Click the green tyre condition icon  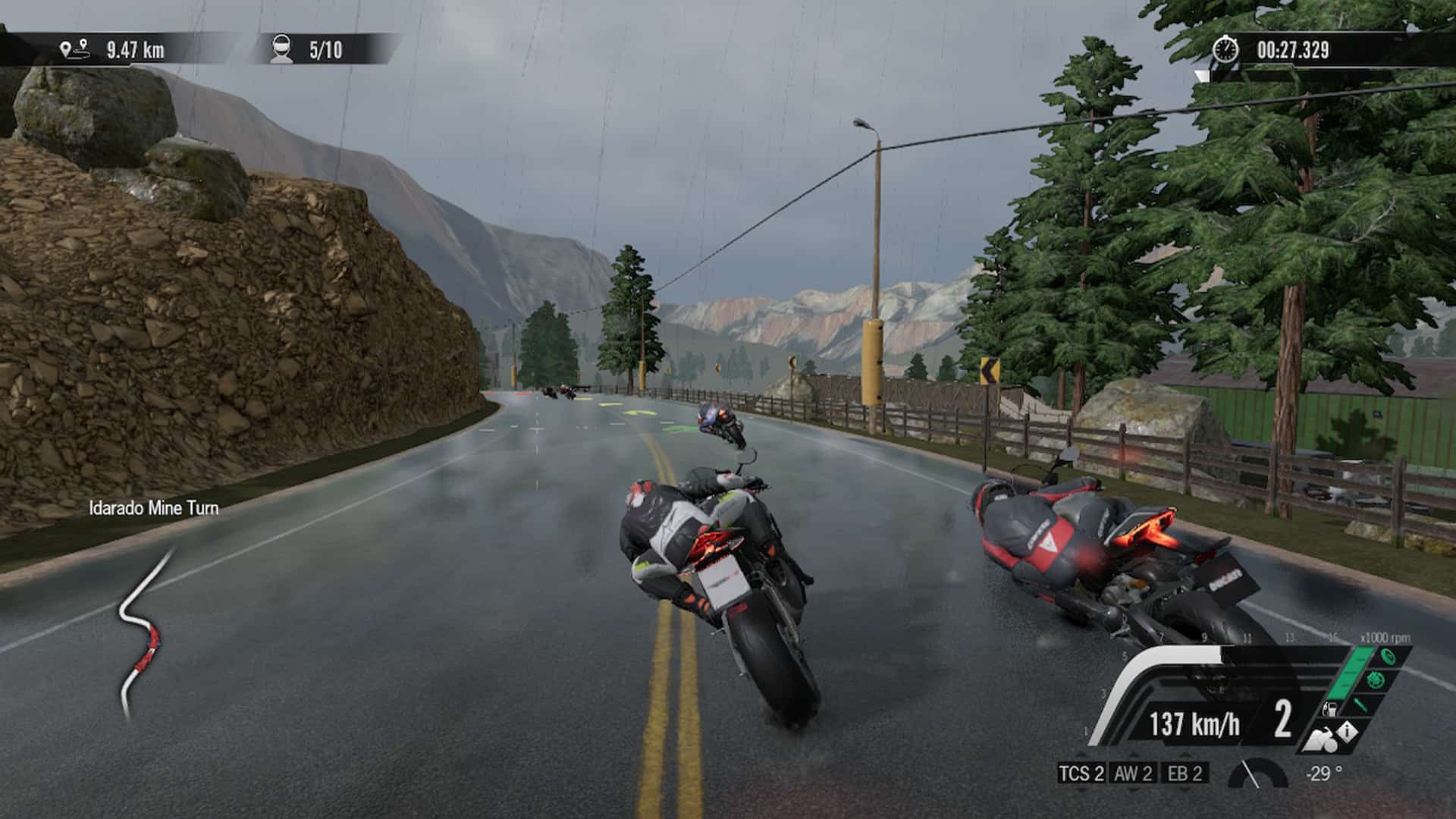pos(1388,656)
